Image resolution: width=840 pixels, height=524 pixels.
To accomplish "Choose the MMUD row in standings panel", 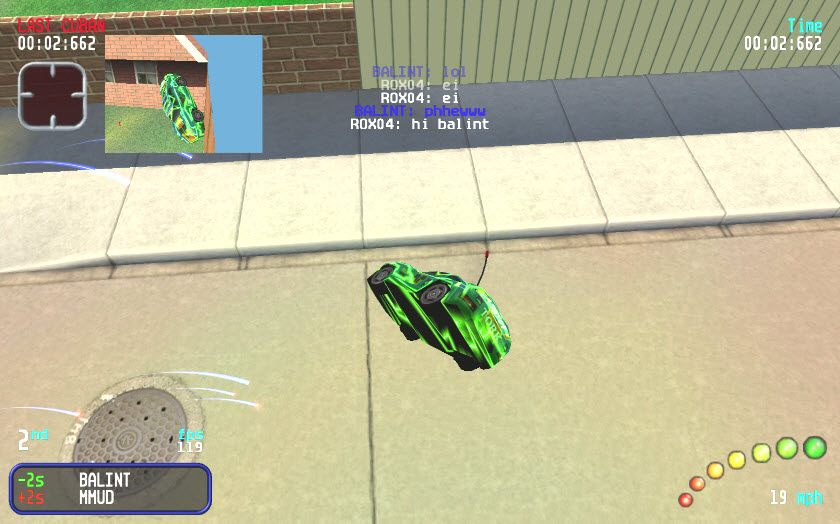I will [110, 497].
